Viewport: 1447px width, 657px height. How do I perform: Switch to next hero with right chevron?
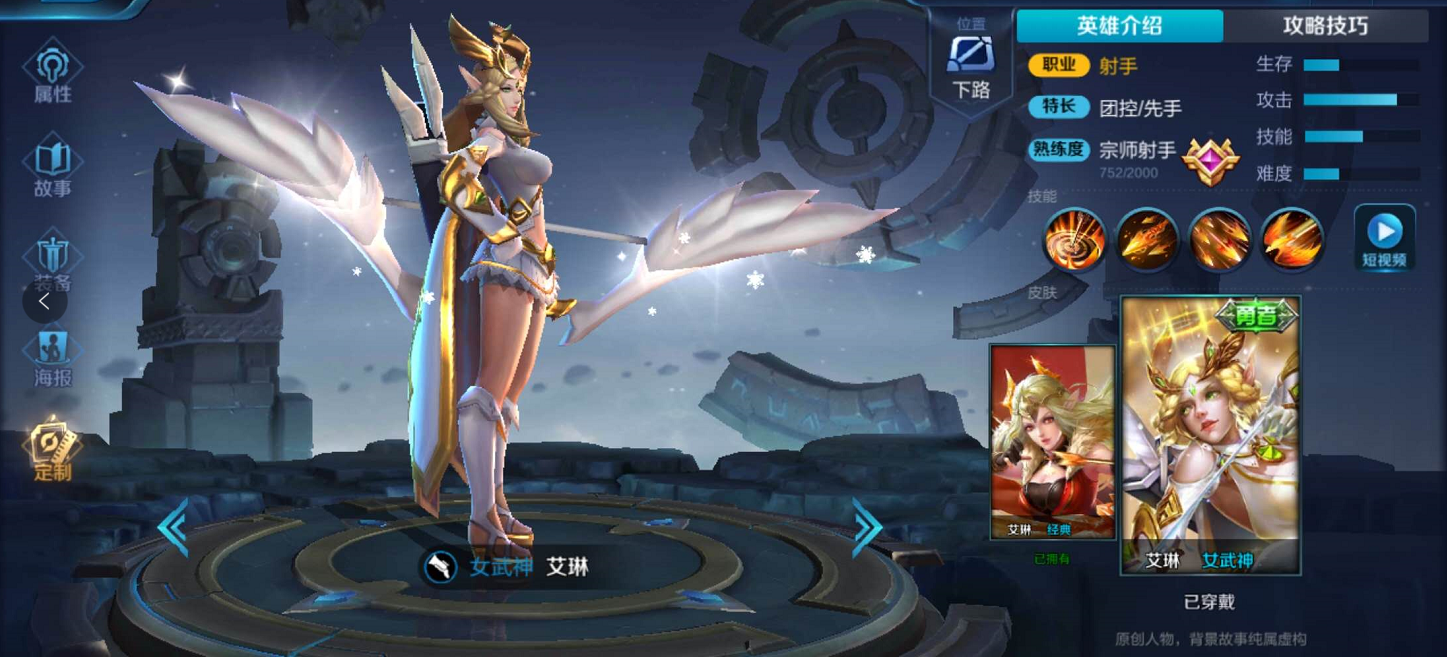pyautogui.click(x=866, y=527)
